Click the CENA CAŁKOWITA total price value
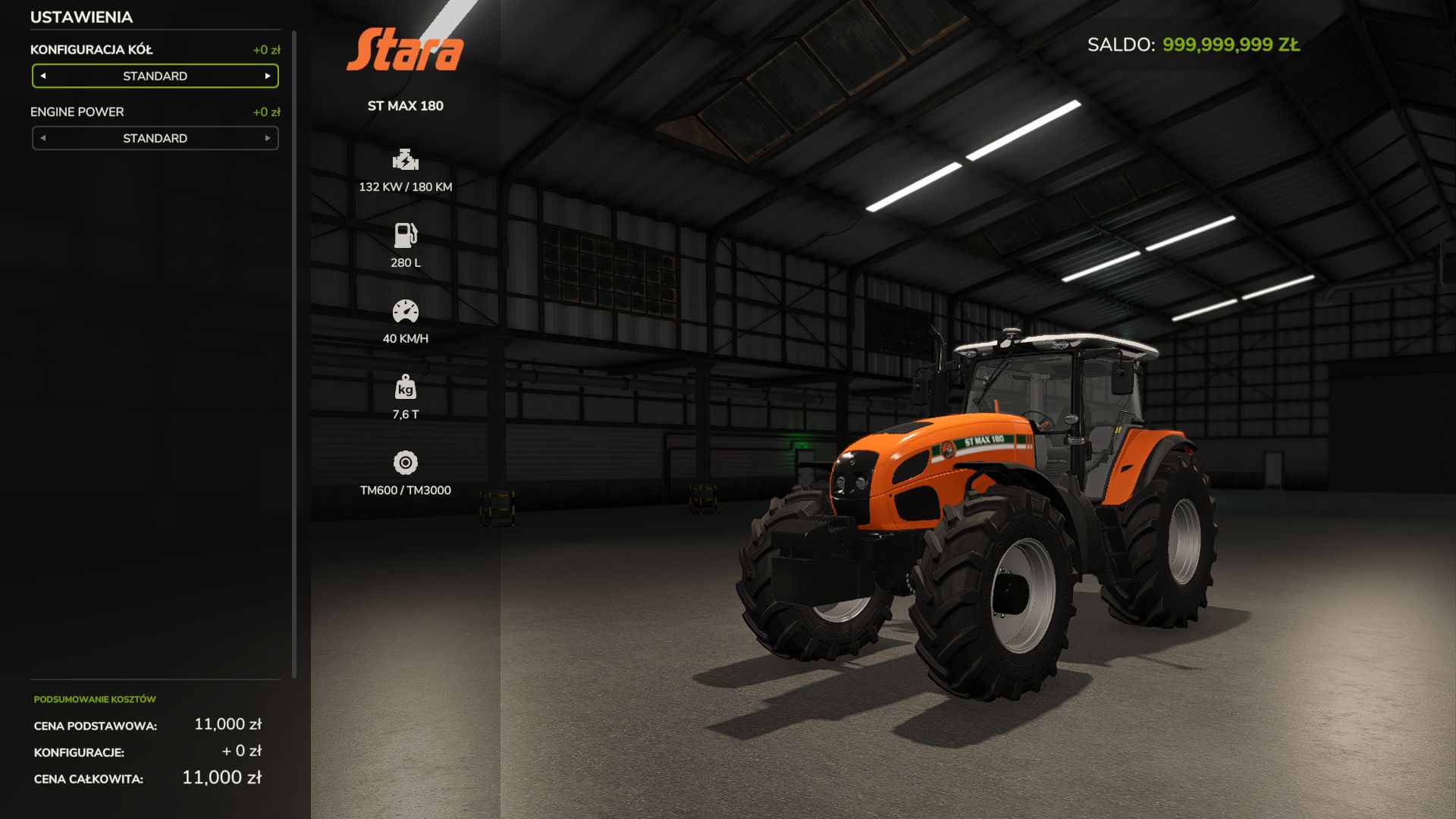The image size is (1456, 819). 221,777
